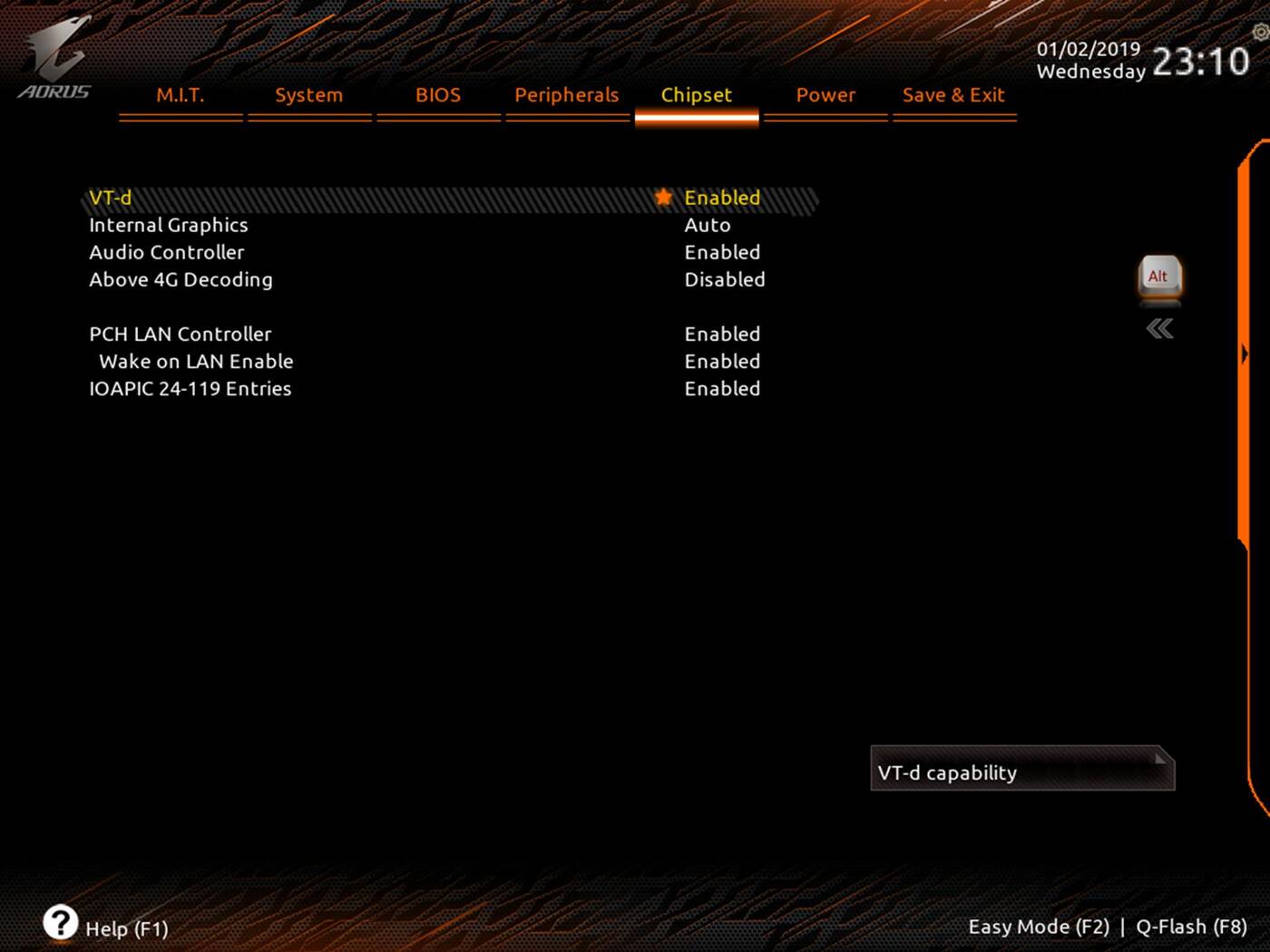The width and height of the screenshot is (1270, 952).
Task: Switch to Easy Mode (F2)
Action: pyautogui.click(x=1040, y=927)
